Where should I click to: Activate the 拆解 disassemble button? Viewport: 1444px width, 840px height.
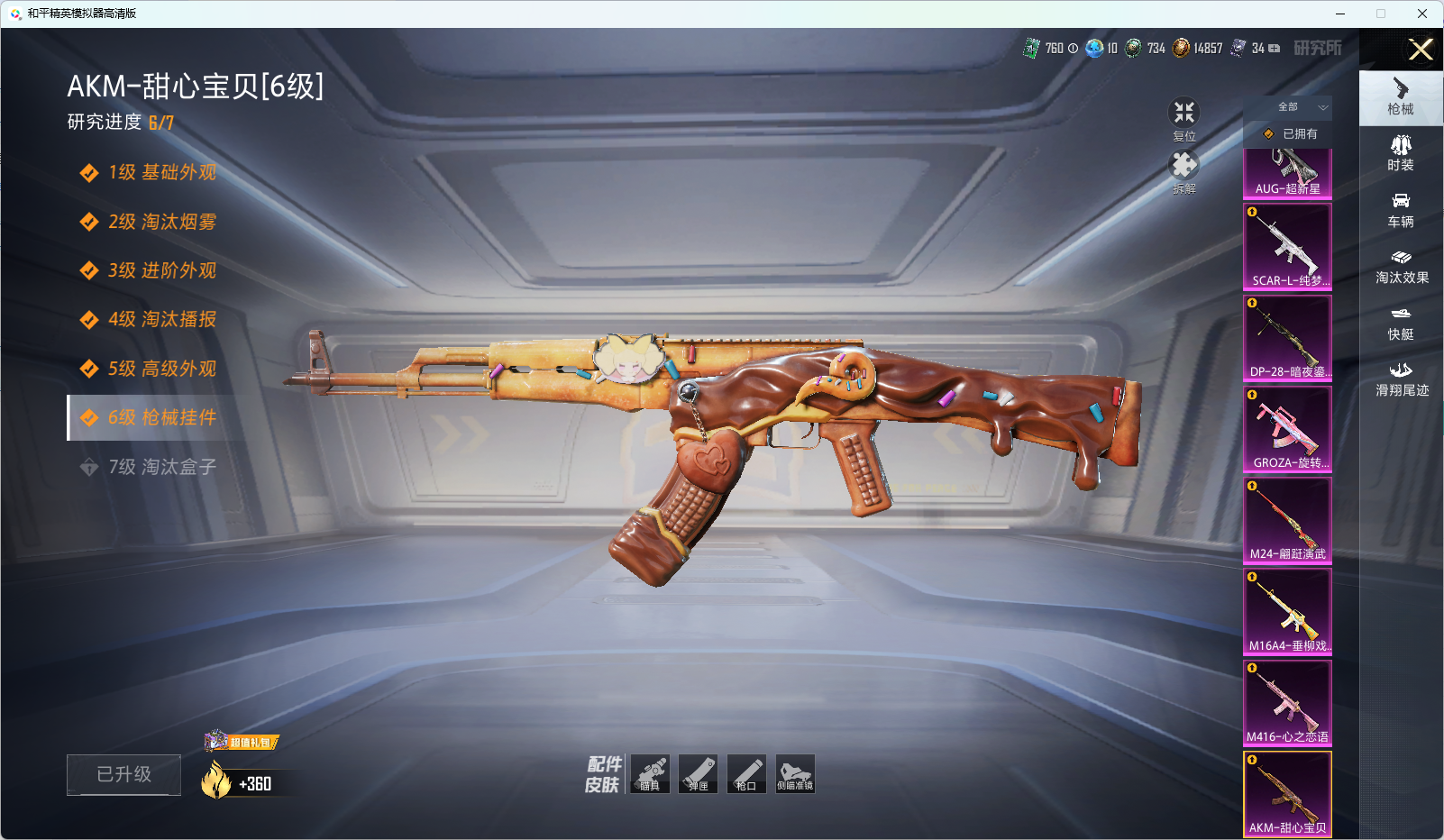(1184, 170)
